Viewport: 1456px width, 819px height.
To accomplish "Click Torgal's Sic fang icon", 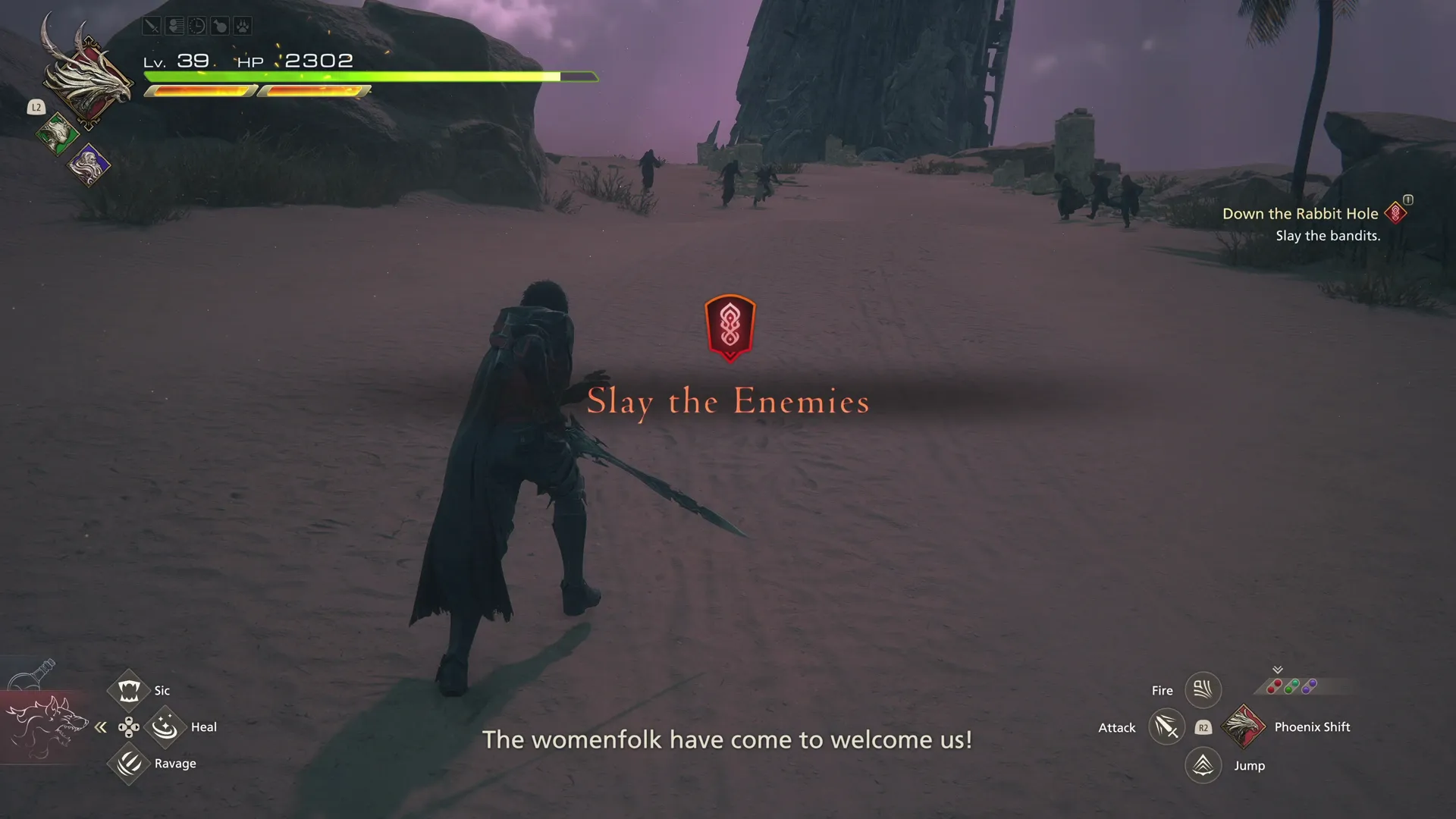I will (129, 689).
